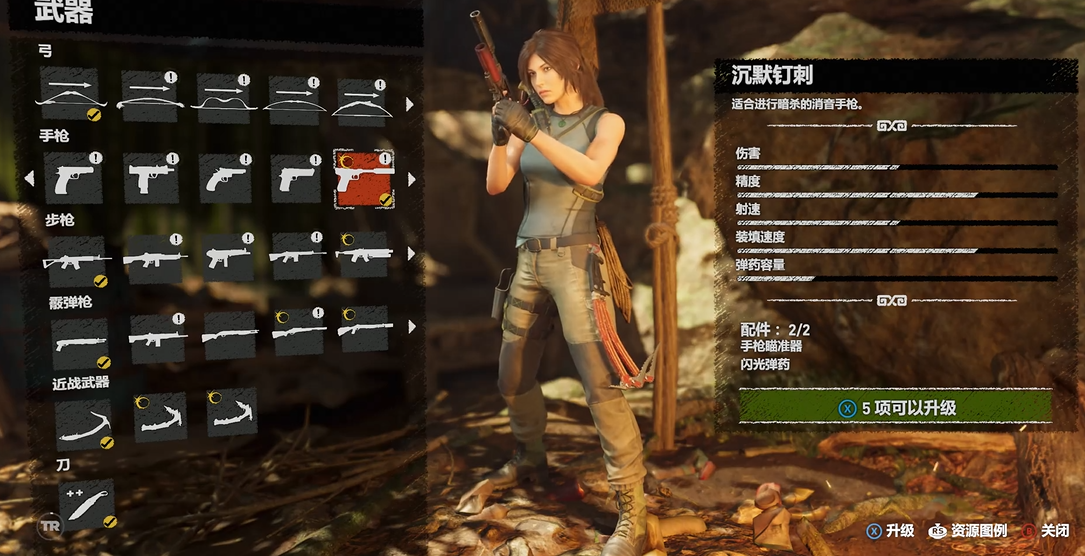Pick the revolver in the pistol row
The height and width of the screenshot is (556, 1085).
[x=225, y=178]
